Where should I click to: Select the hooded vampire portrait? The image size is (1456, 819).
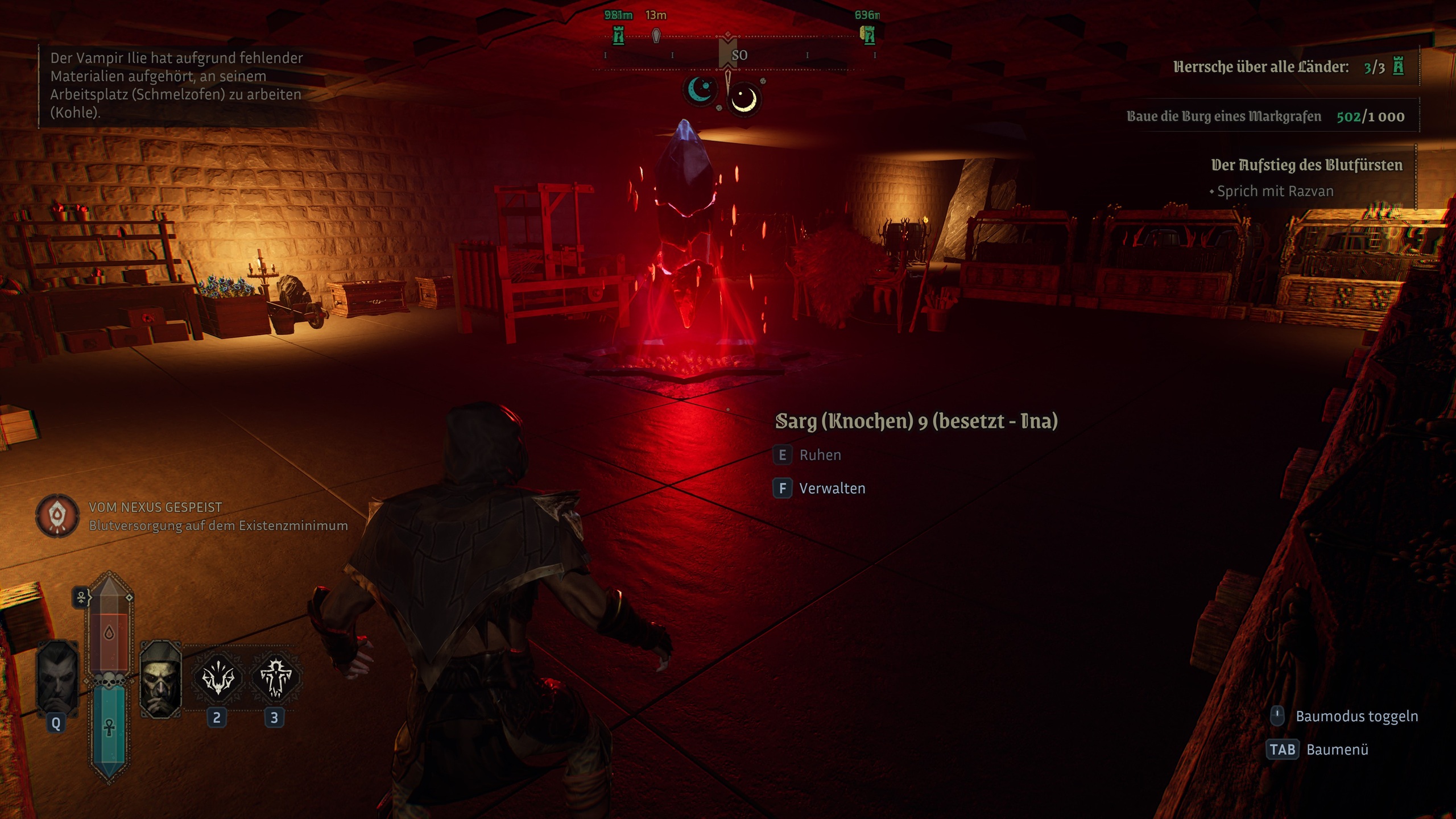point(161,678)
